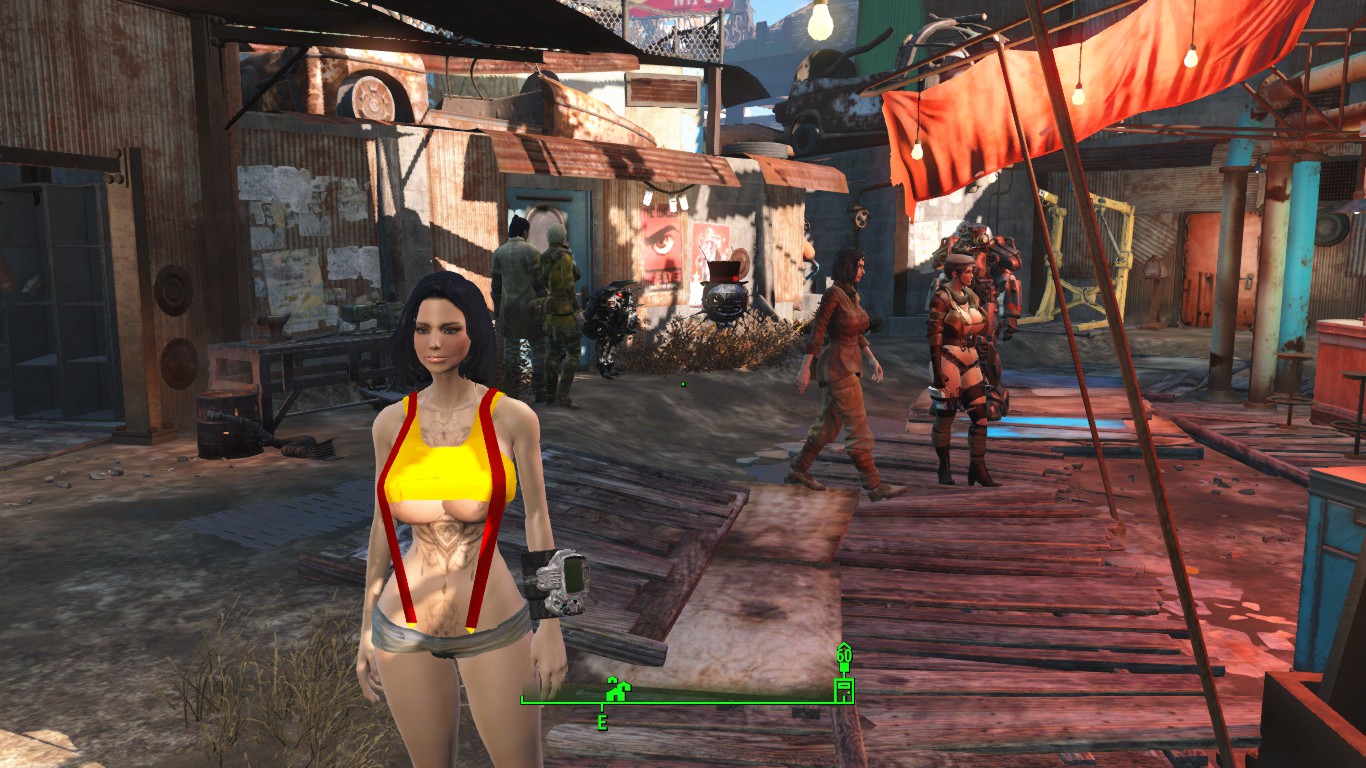Click the quest marker labeled 60
This screenshot has height=768, width=1366.
click(x=844, y=656)
